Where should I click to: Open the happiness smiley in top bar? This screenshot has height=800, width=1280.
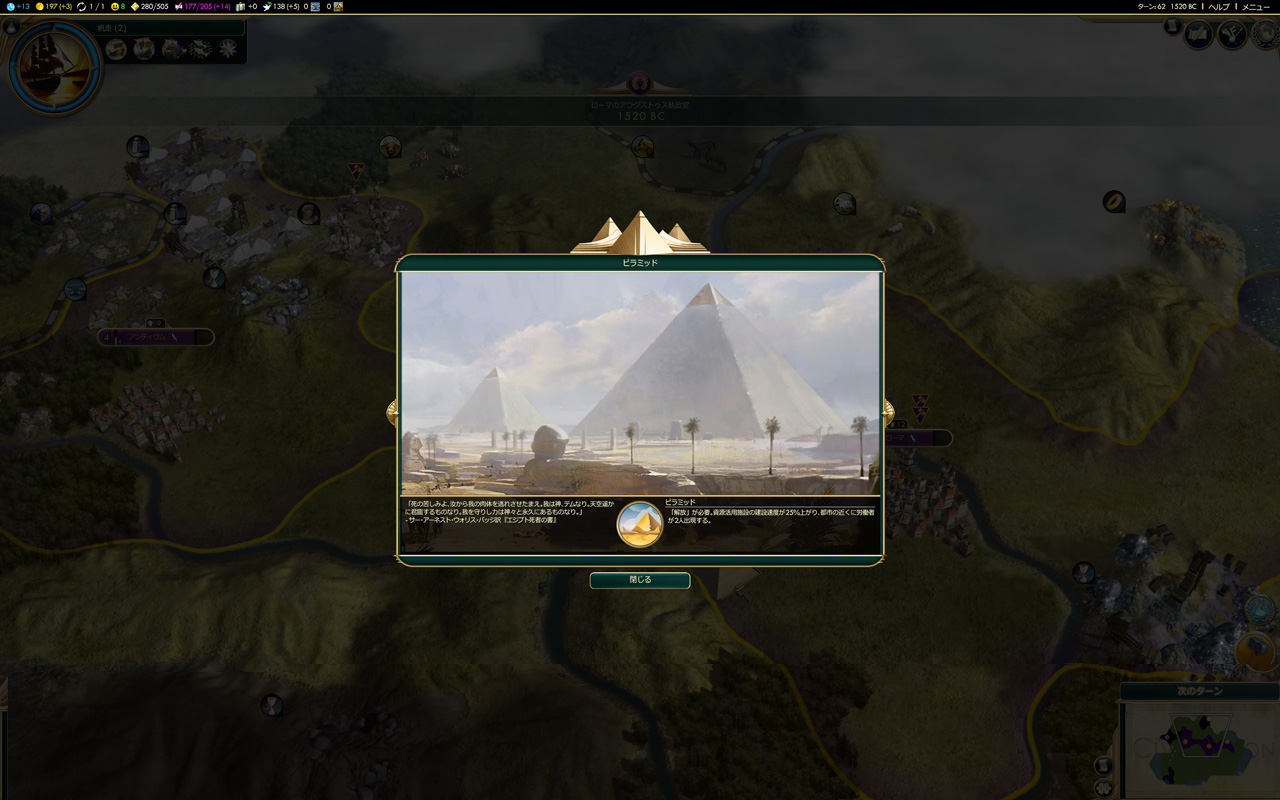coord(117,6)
